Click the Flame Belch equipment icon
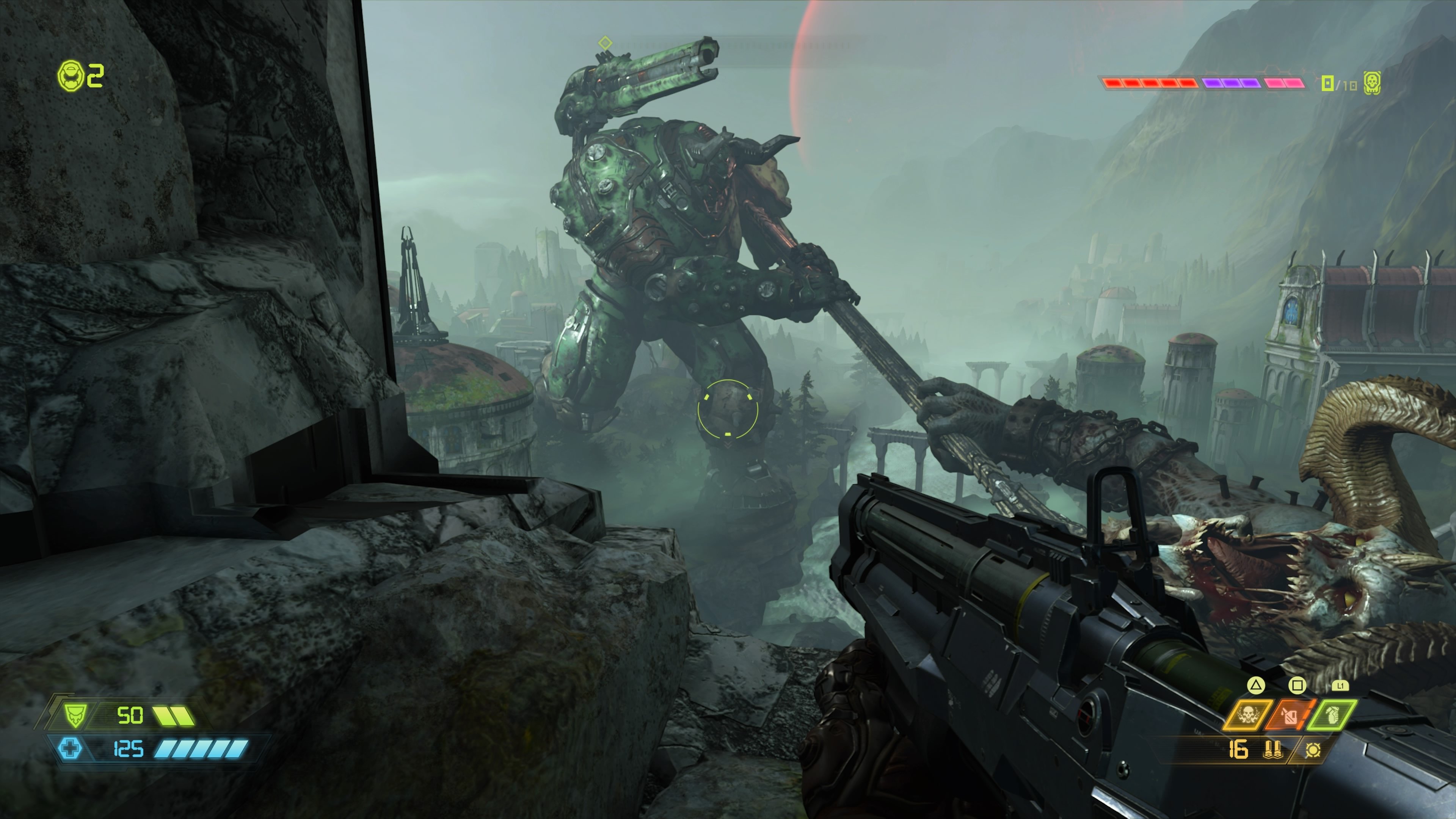 1289,716
